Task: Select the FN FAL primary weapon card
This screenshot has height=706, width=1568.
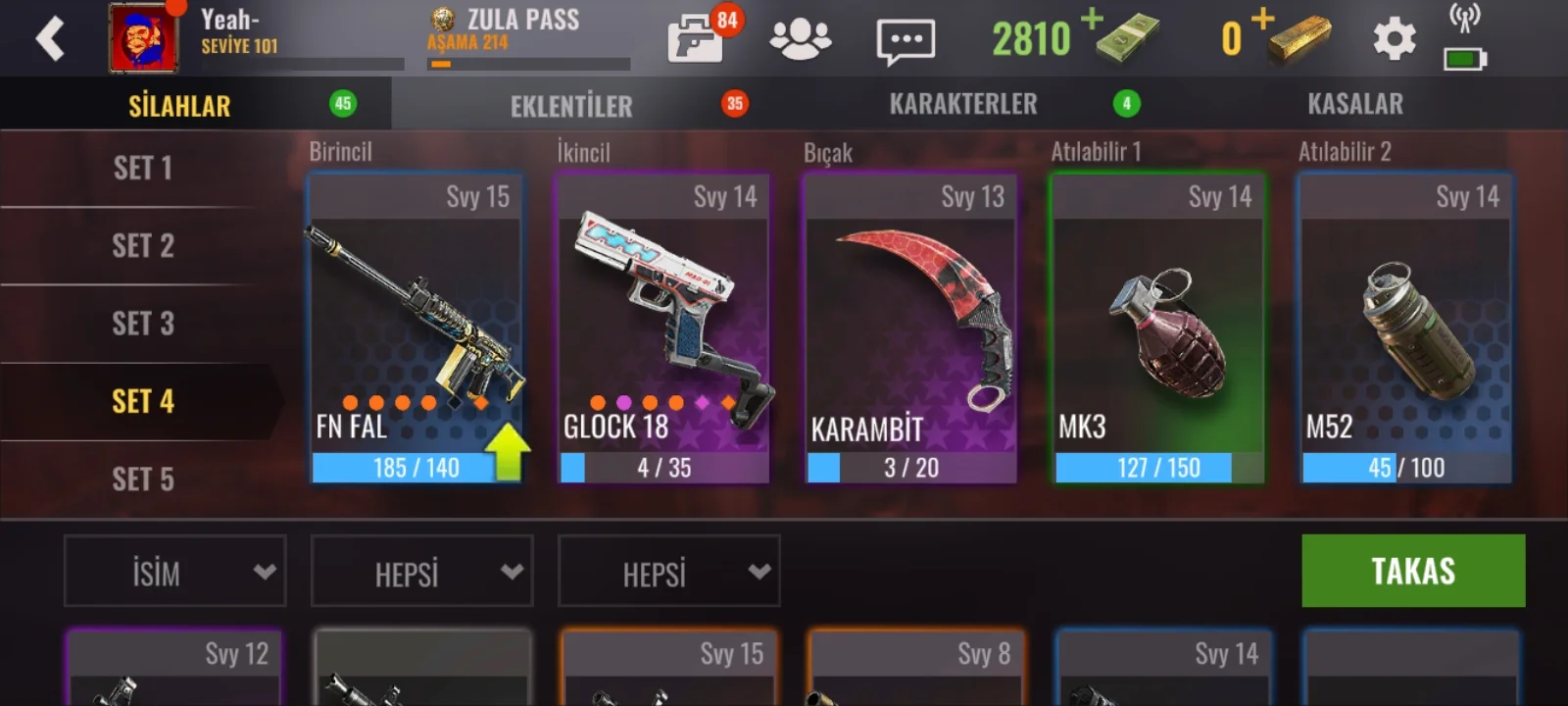Action: 416,328
